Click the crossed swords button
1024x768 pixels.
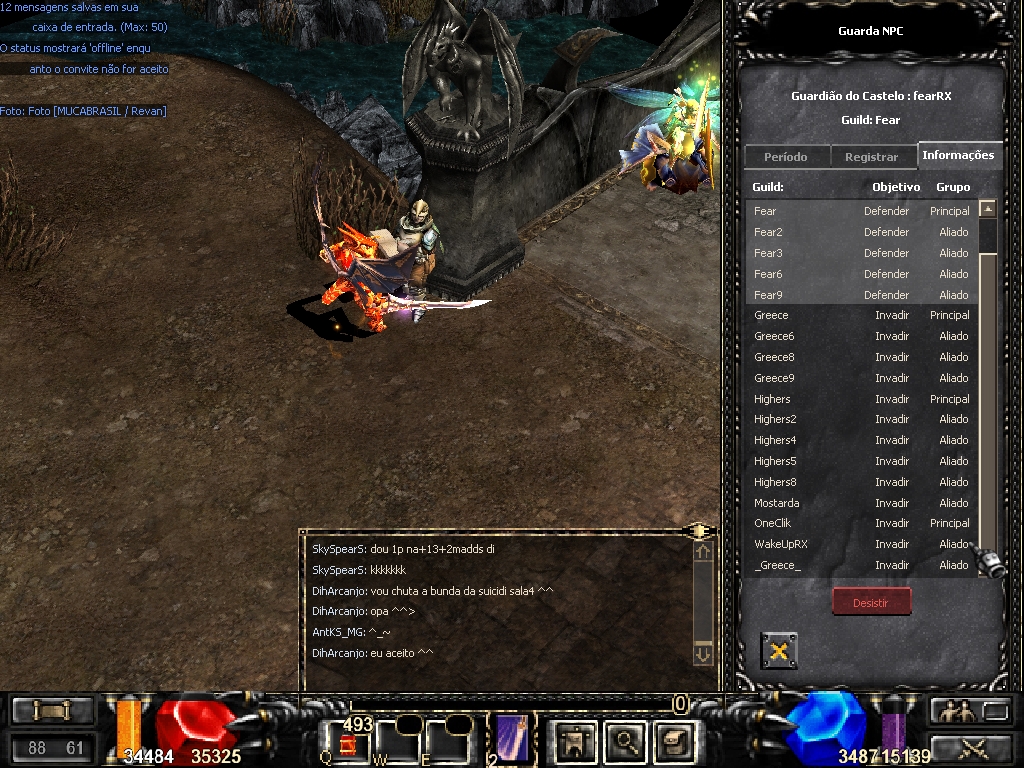pos(971,747)
